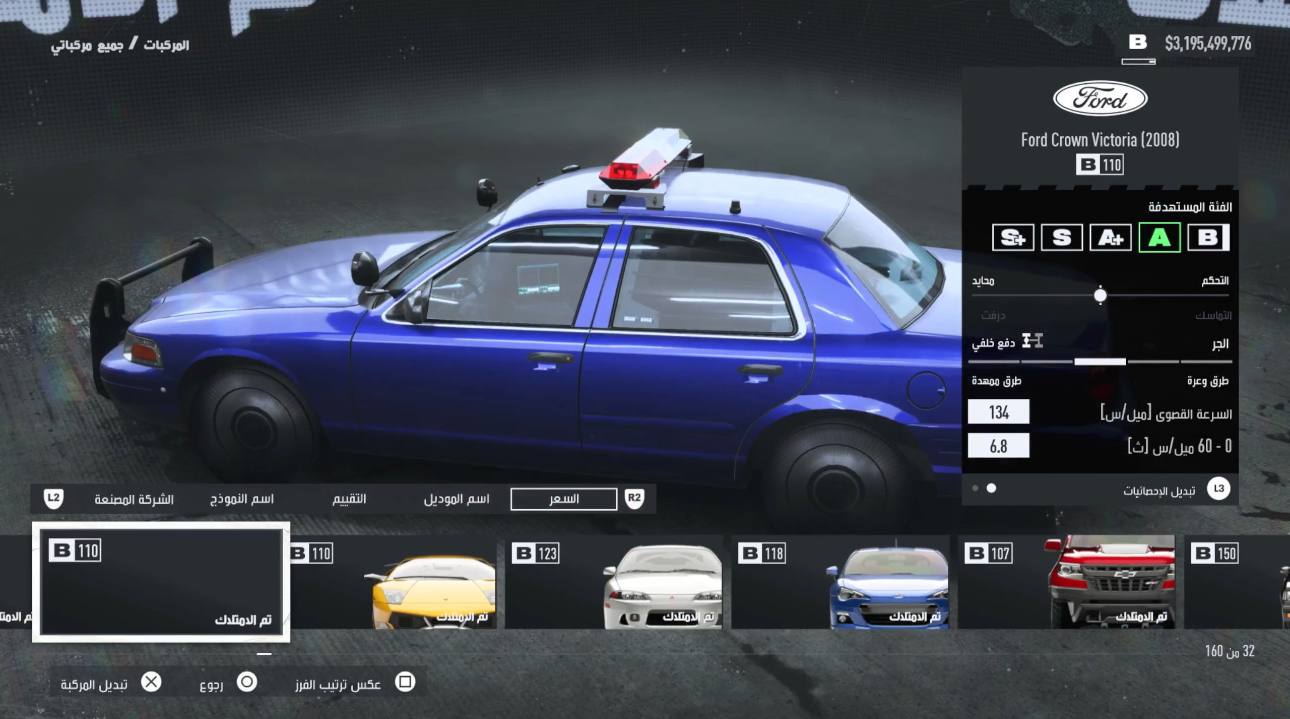The width and height of the screenshot is (1290, 719).
Task: Click the highlighted Crown Victoria tile
Action: coord(161,583)
